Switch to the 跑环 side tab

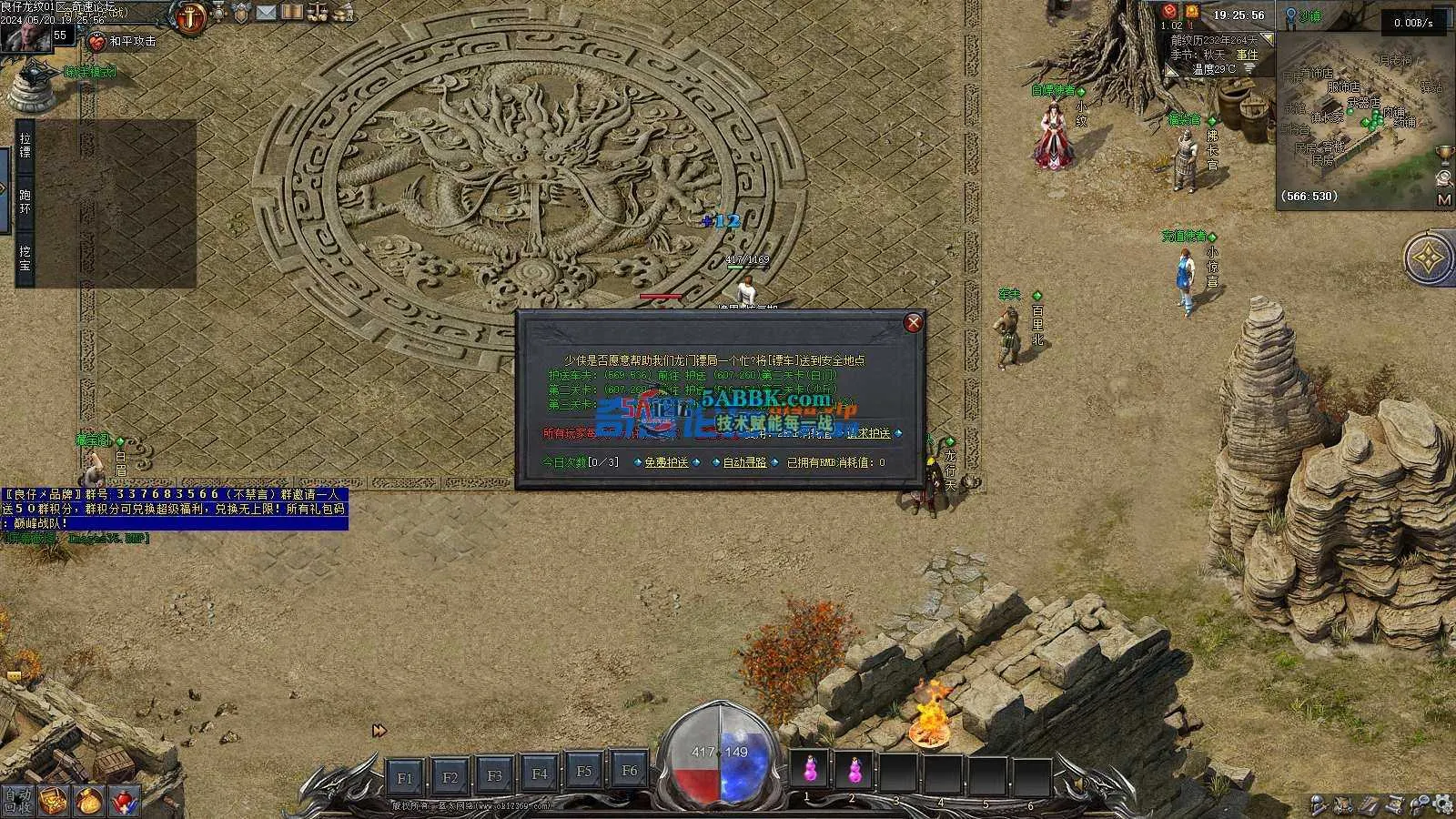[x=25, y=202]
